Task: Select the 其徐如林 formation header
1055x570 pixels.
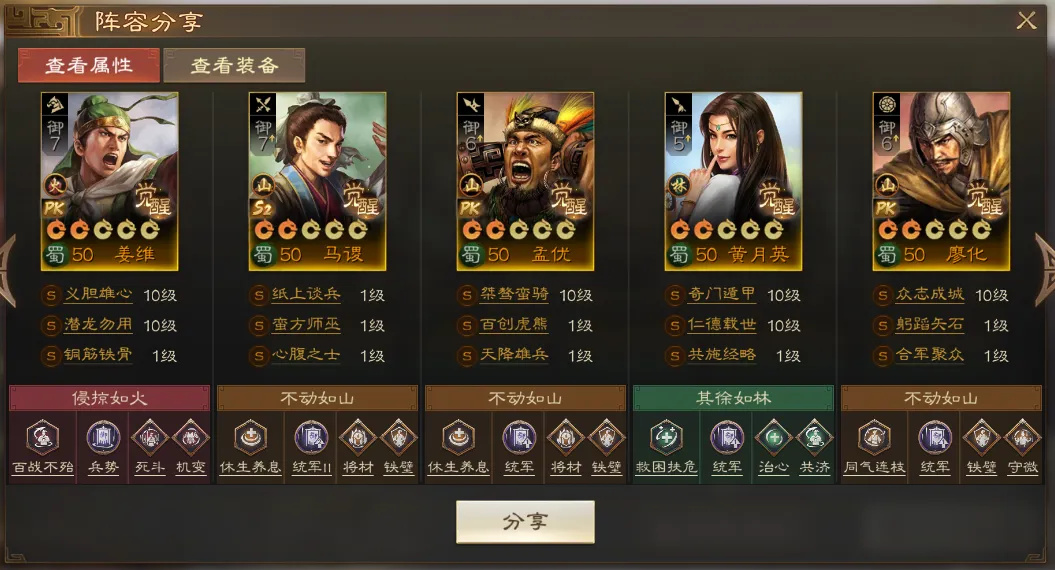Action: pyautogui.click(x=733, y=398)
